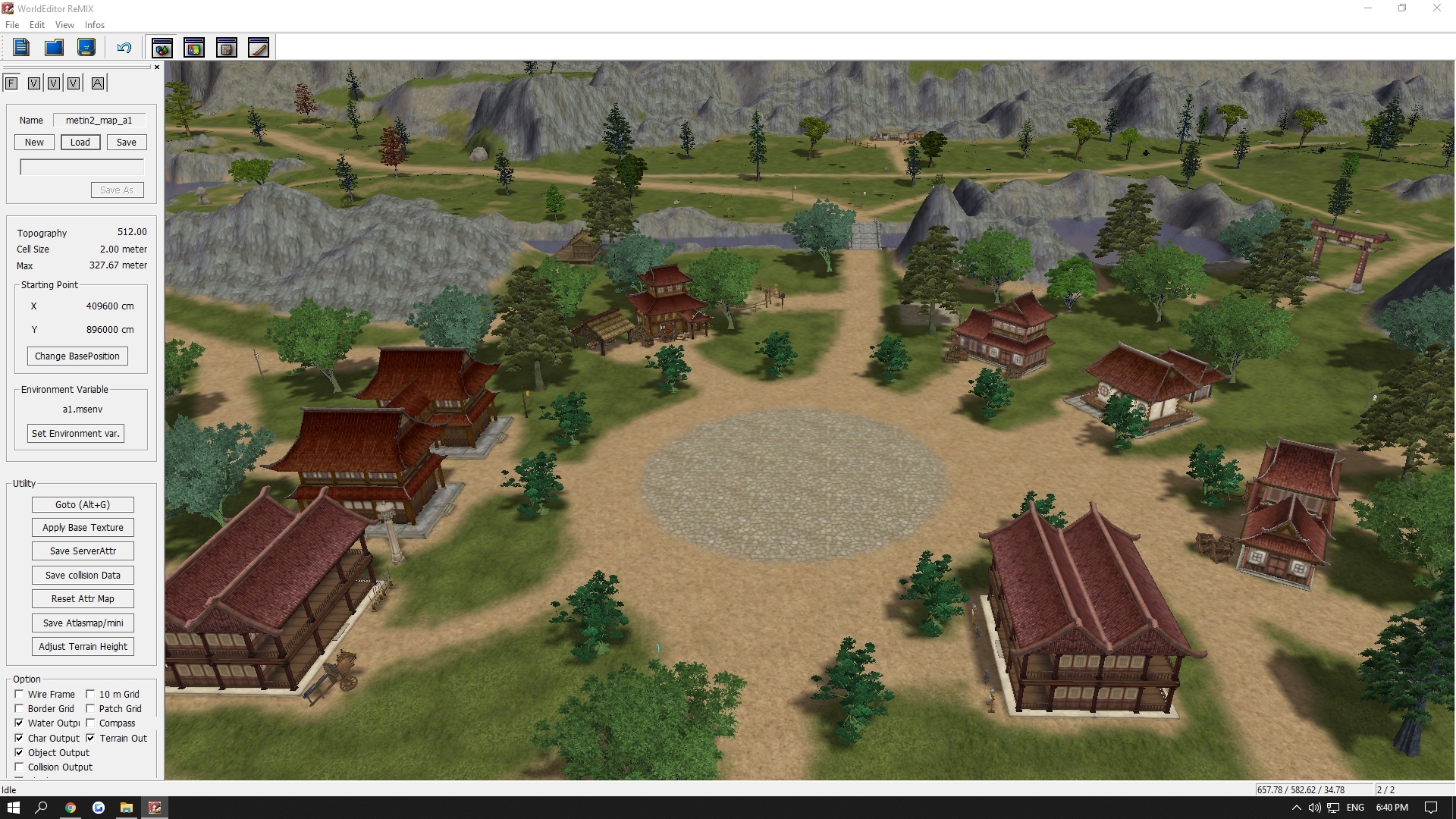The image size is (1456, 819).
Task: Disable the Object Output checkbox
Action: (19, 752)
